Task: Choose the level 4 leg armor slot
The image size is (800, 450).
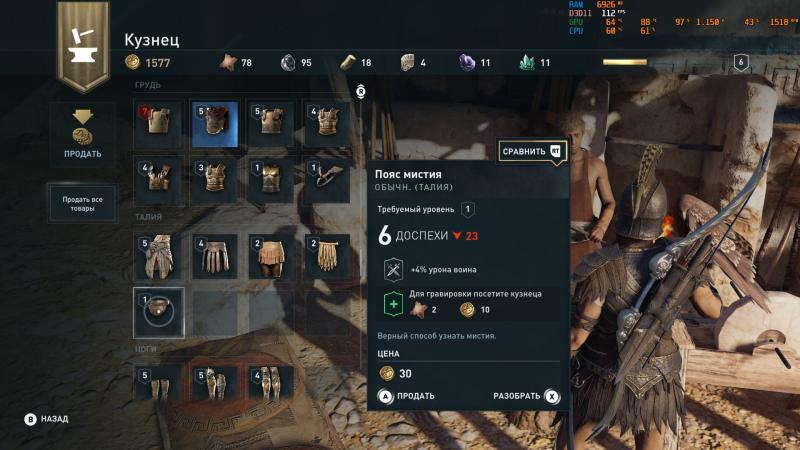Action: (270, 384)
